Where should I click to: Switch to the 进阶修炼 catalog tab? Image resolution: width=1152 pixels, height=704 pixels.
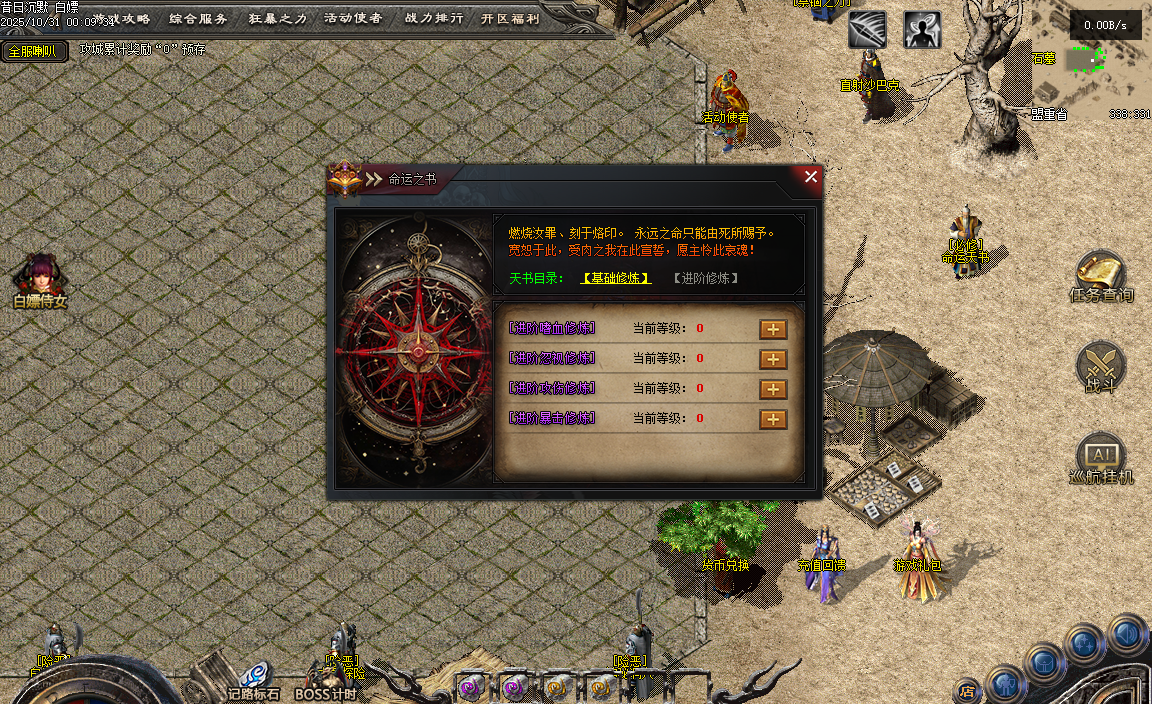click(706, 278)
